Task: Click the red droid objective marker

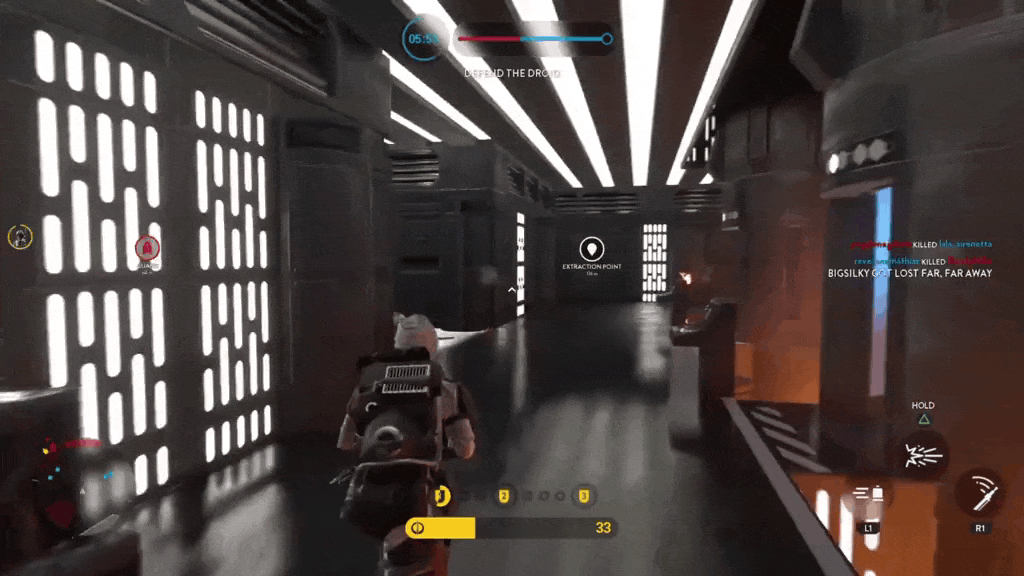Action: [x=148, y=247]
